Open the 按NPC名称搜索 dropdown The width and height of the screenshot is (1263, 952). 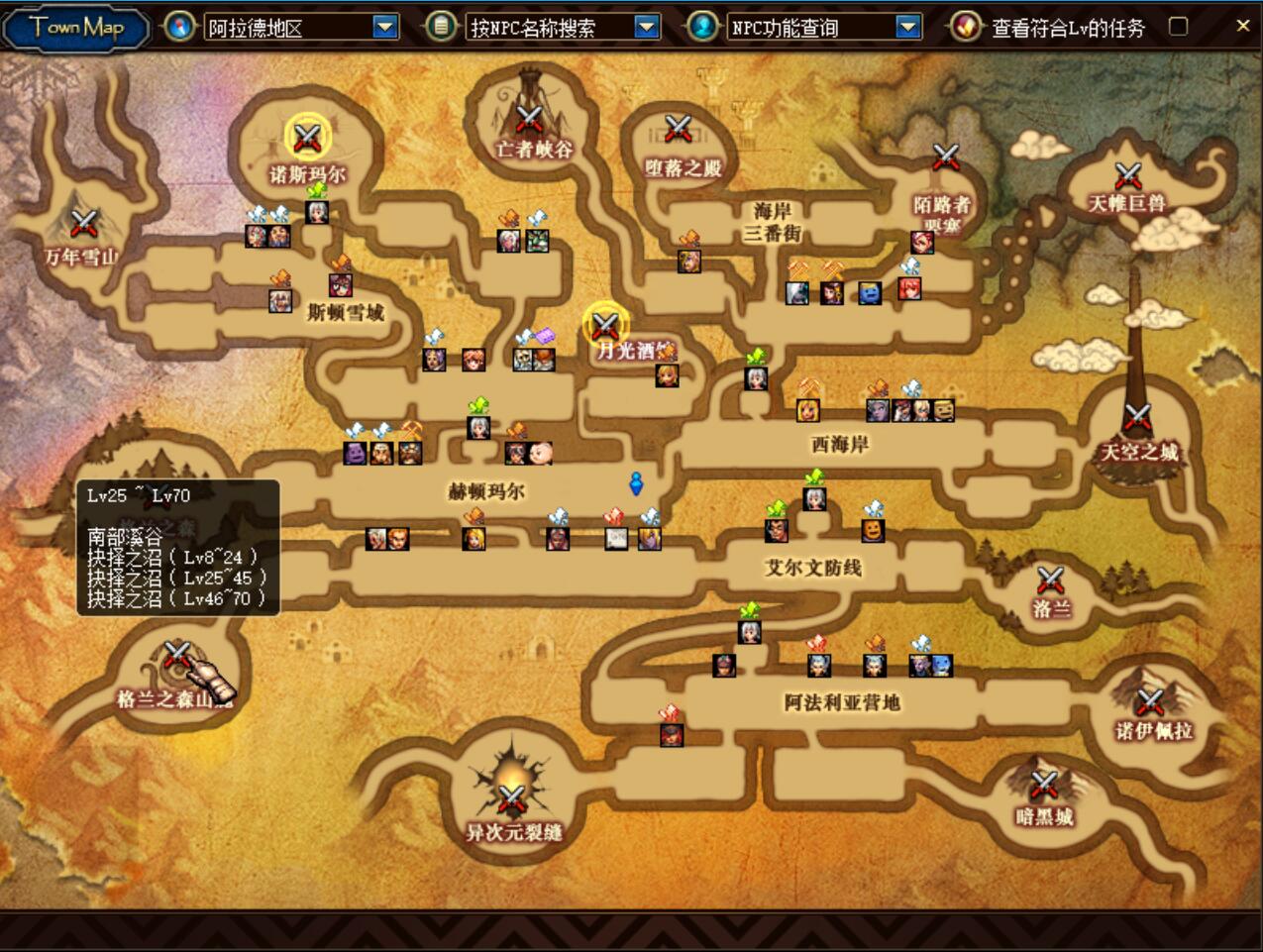click(646, 27)
